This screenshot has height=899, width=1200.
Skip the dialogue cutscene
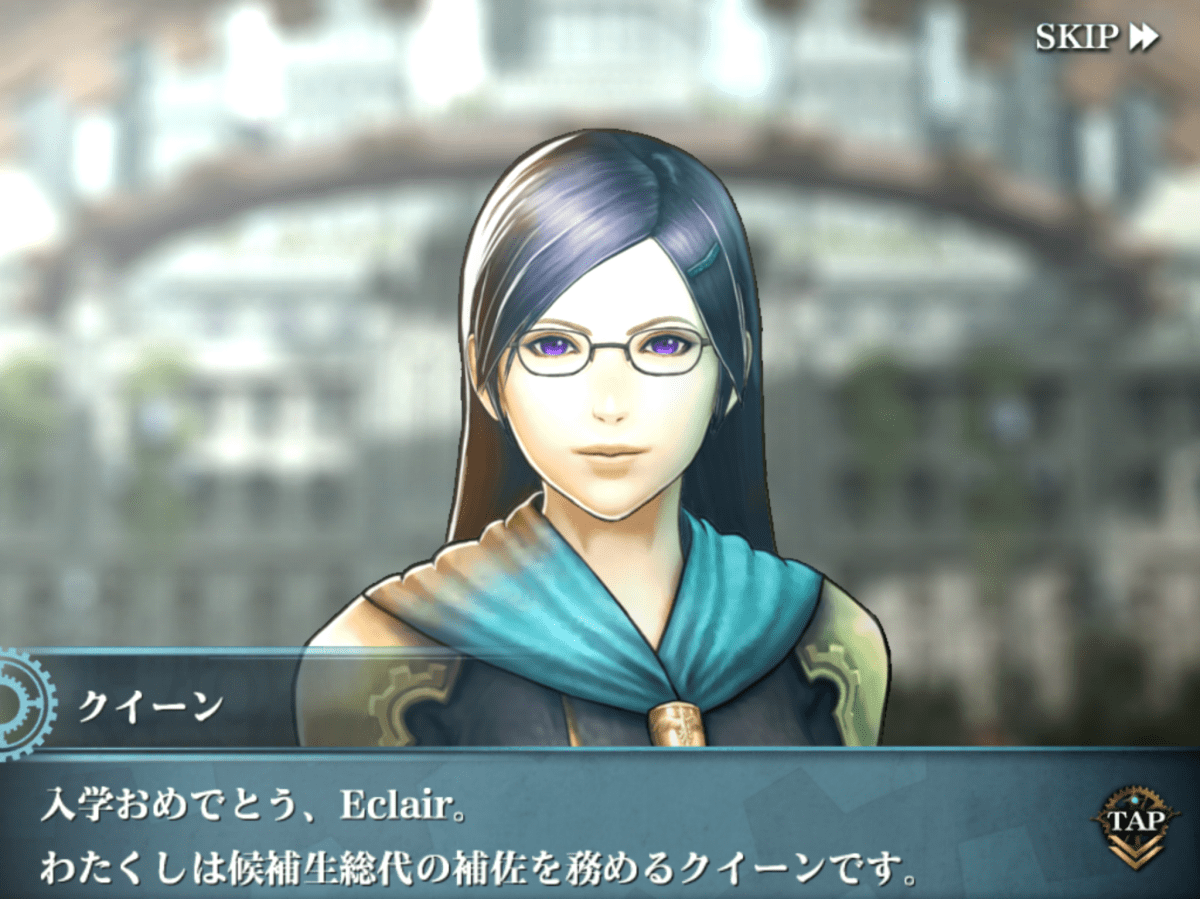1096,37
